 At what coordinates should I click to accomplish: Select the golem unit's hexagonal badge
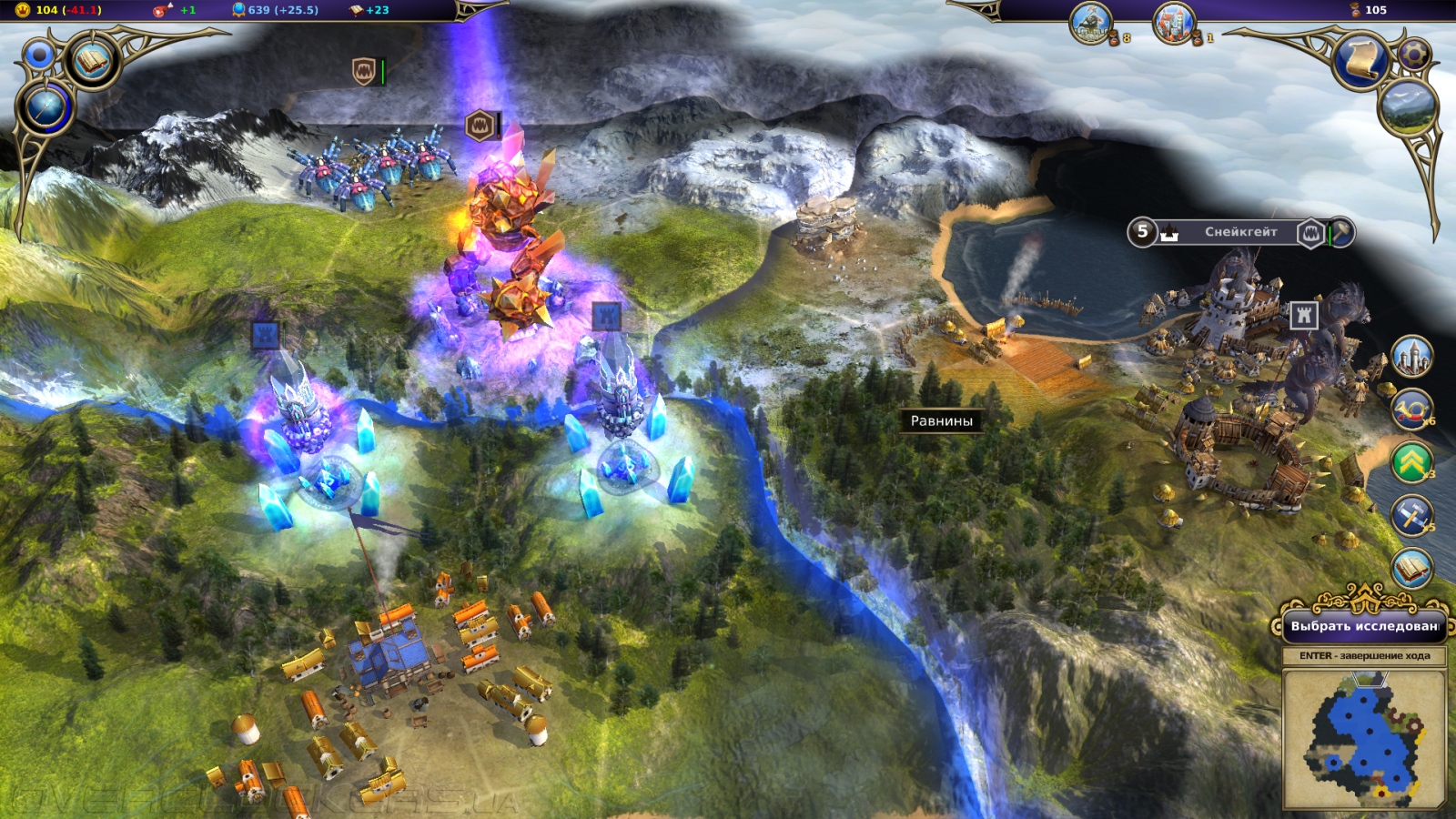pos(480,126)
